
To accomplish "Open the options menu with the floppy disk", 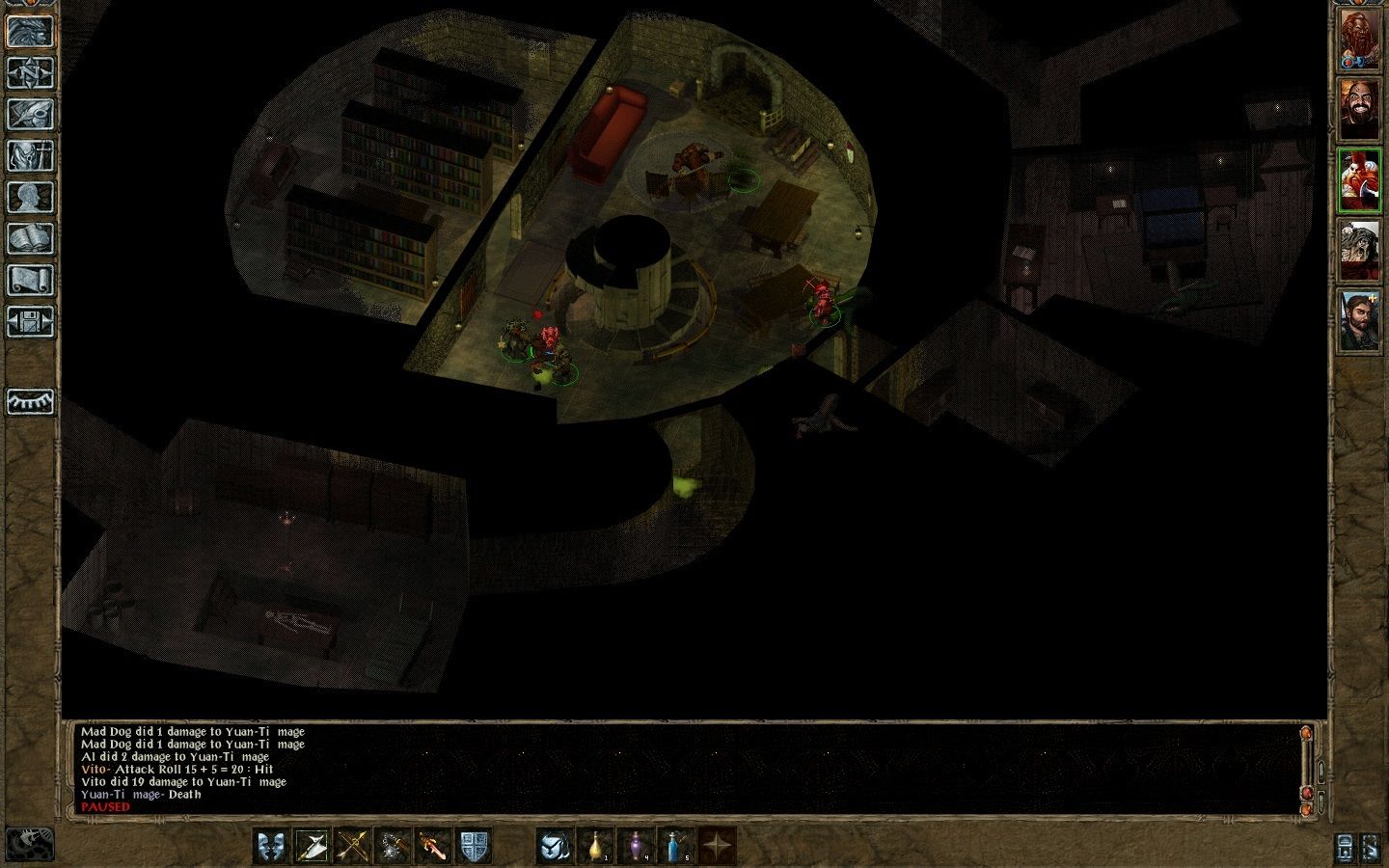I will pos(30,321).
